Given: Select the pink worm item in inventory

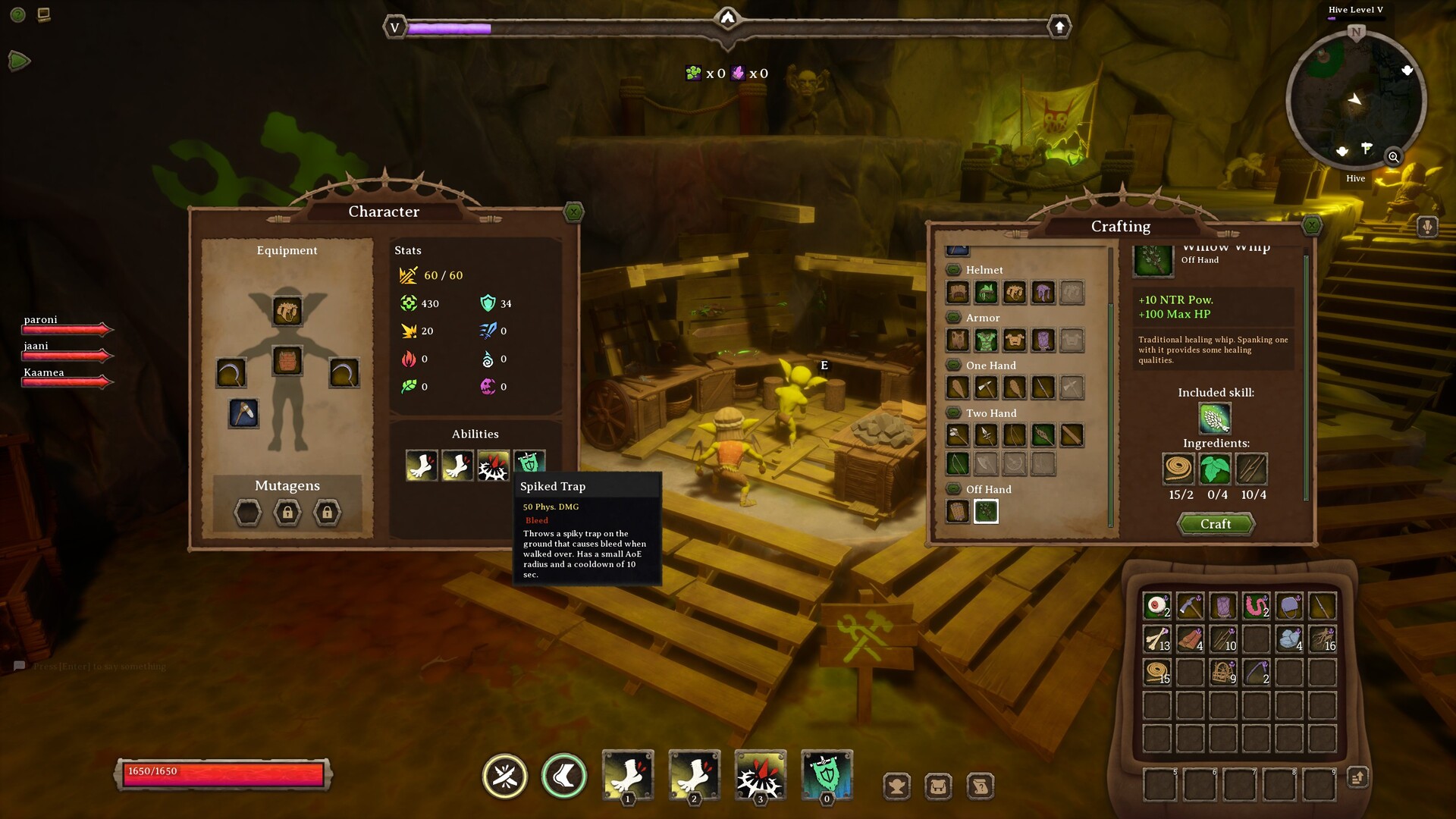Looking at the screenshot, I should click(x=1256, y=606).
